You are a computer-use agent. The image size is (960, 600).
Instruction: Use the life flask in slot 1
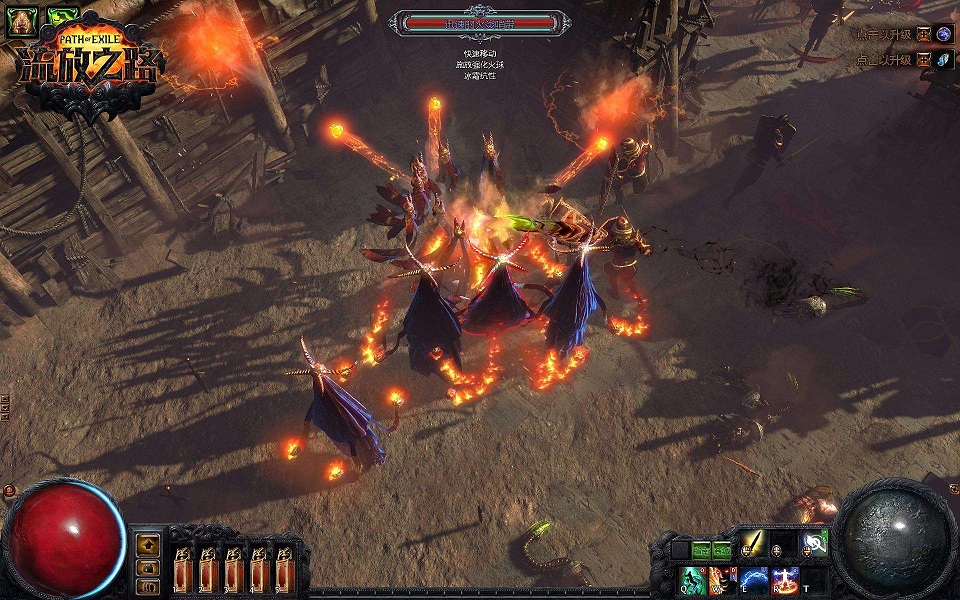[183, 568]
